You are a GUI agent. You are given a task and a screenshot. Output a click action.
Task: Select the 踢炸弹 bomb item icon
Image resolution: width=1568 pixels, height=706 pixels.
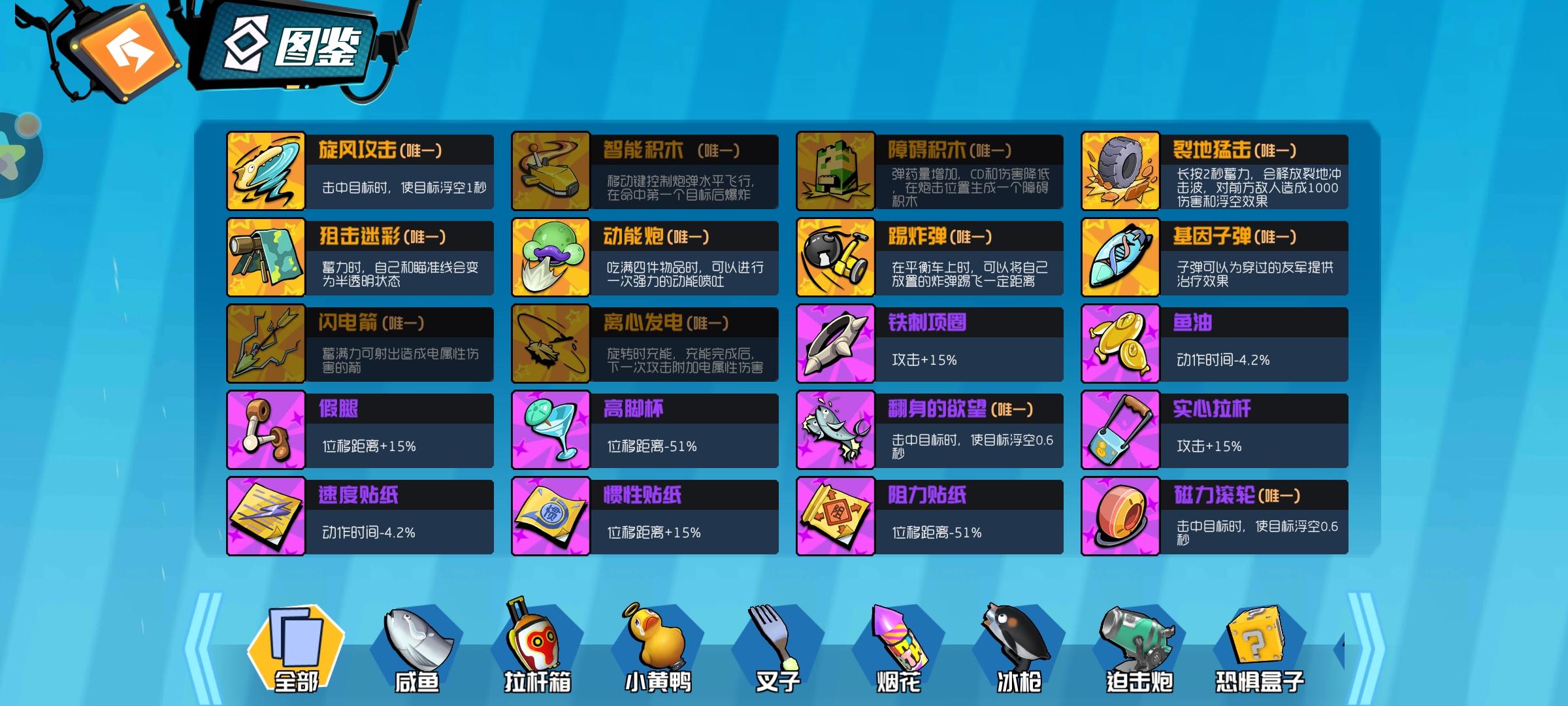click(836, 258)
